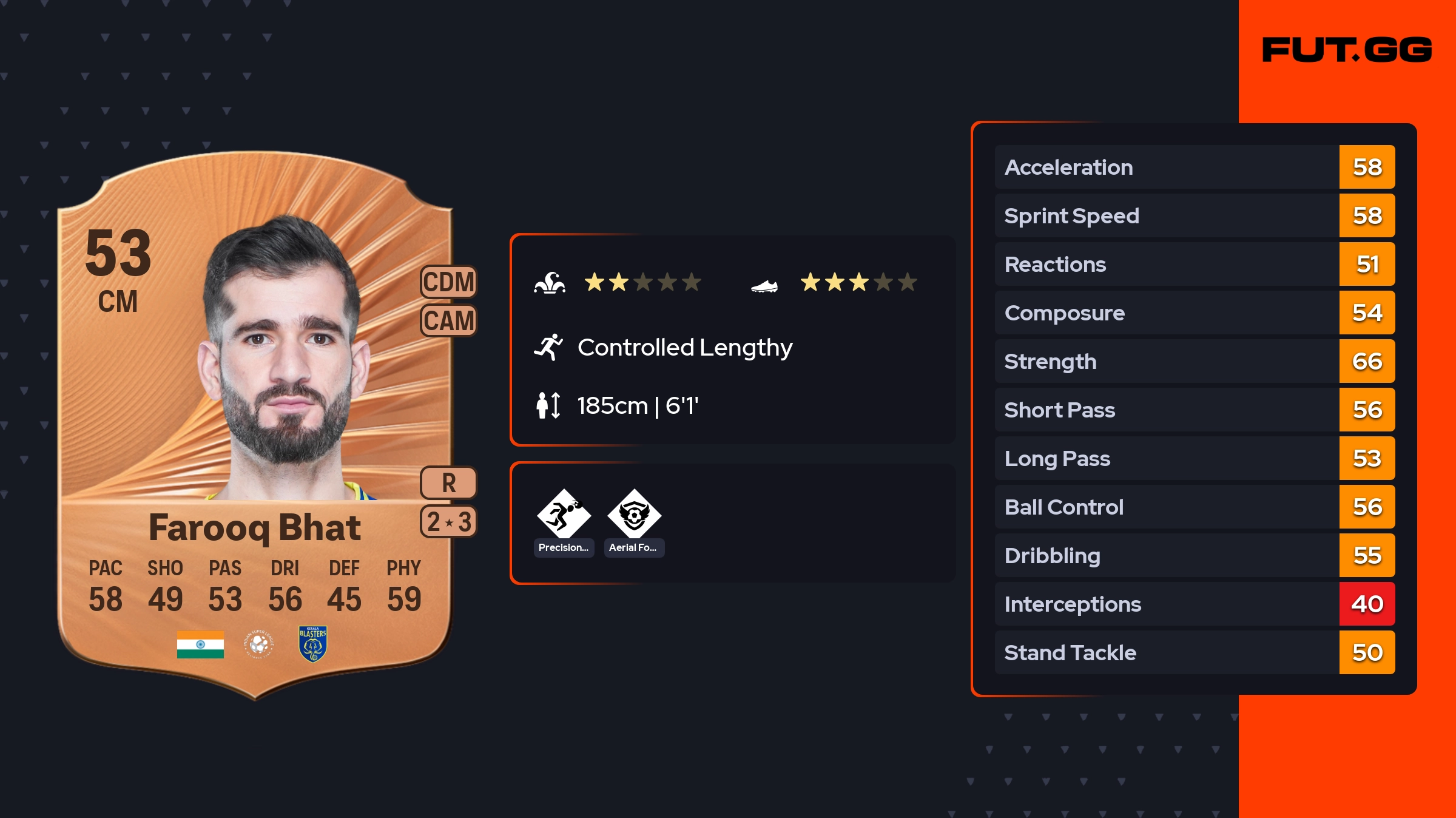Open the Precision playstyle icon
1456x818 pixels.
(564, 515)
